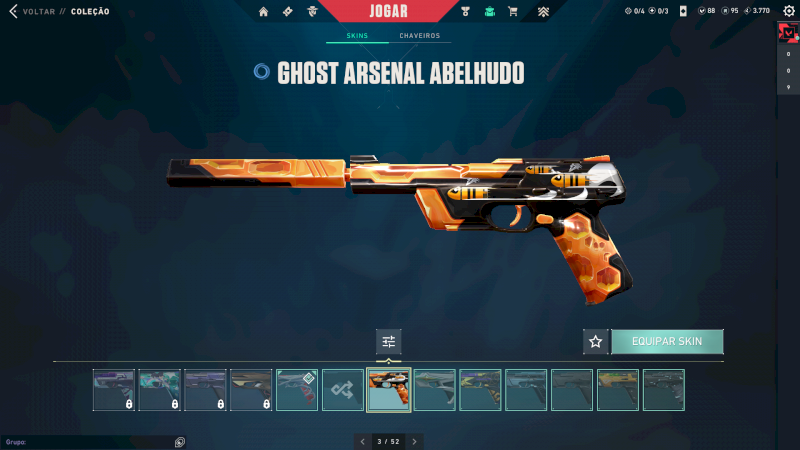Go to the previous skin page arrow
Screen dimensions: 800x450
tap(362, 441)
